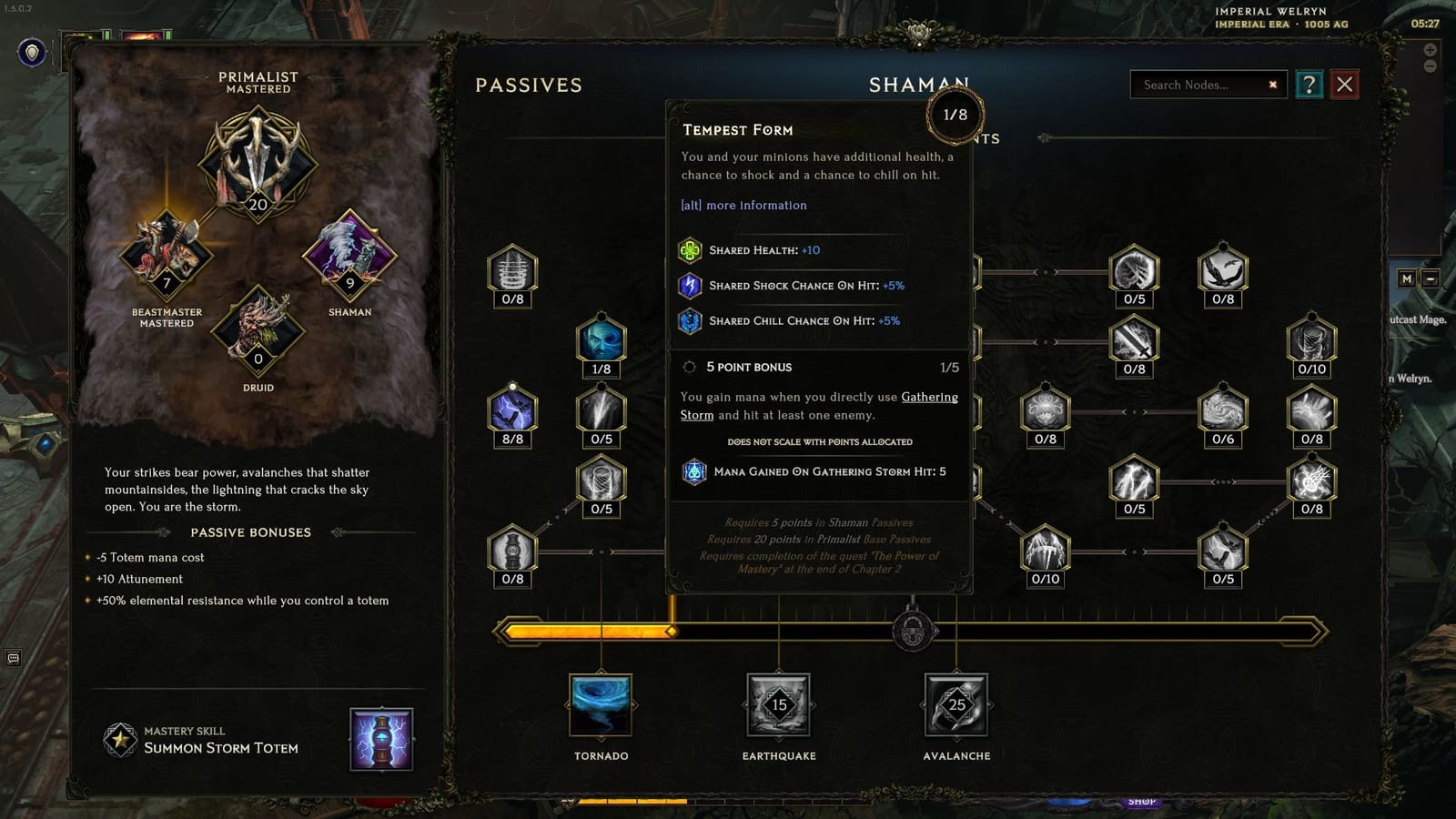Click the 0/10 tornado passive node on the right
1456x819 pixels.
(1311, 343)
